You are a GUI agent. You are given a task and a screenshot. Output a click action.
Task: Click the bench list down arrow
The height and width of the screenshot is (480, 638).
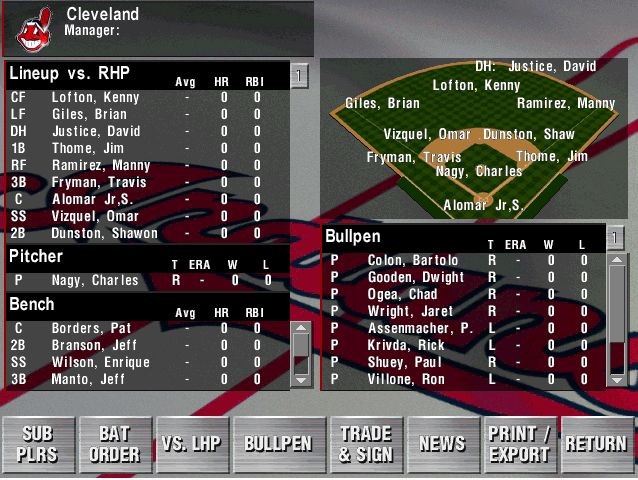pos(300,379)
